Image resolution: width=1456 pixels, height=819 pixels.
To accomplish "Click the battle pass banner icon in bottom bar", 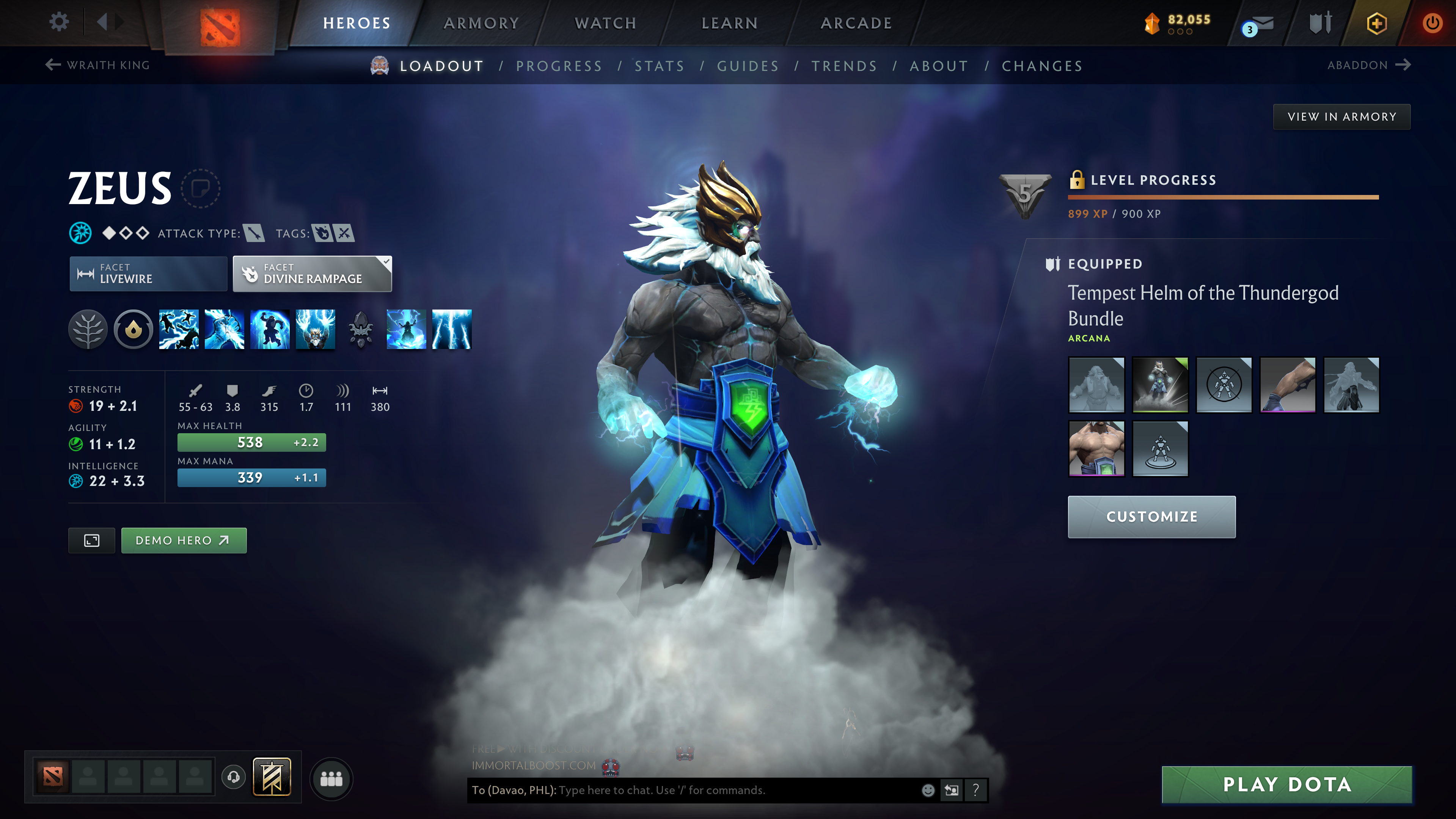I will (273, 777).
